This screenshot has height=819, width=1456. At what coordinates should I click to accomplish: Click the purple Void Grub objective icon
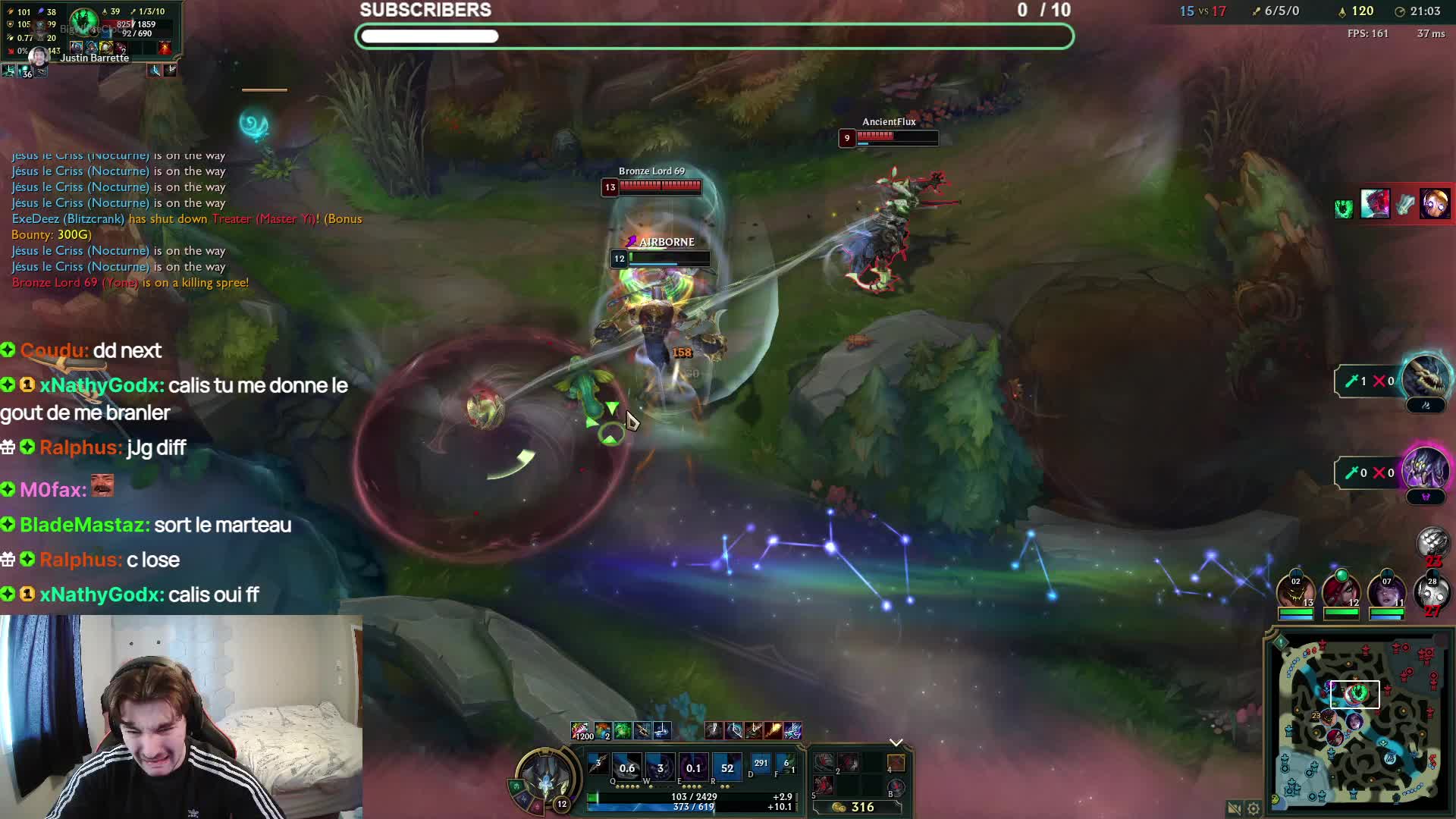(x=1425, y=470)
